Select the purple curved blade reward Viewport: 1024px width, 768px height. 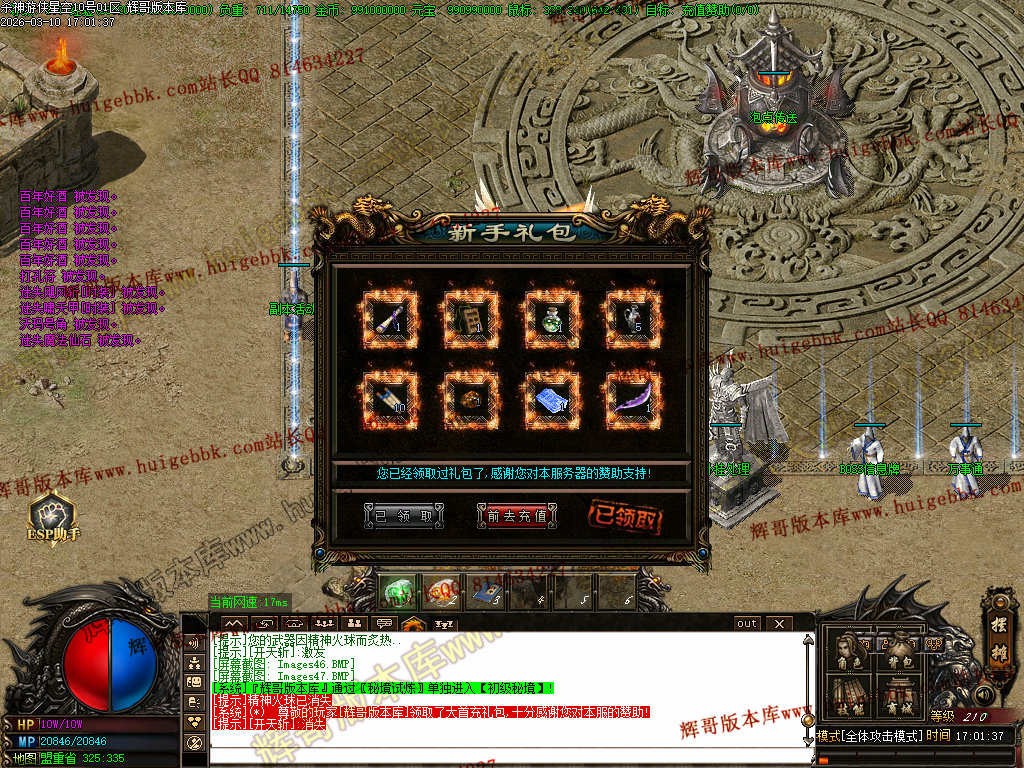pos(632,401)
